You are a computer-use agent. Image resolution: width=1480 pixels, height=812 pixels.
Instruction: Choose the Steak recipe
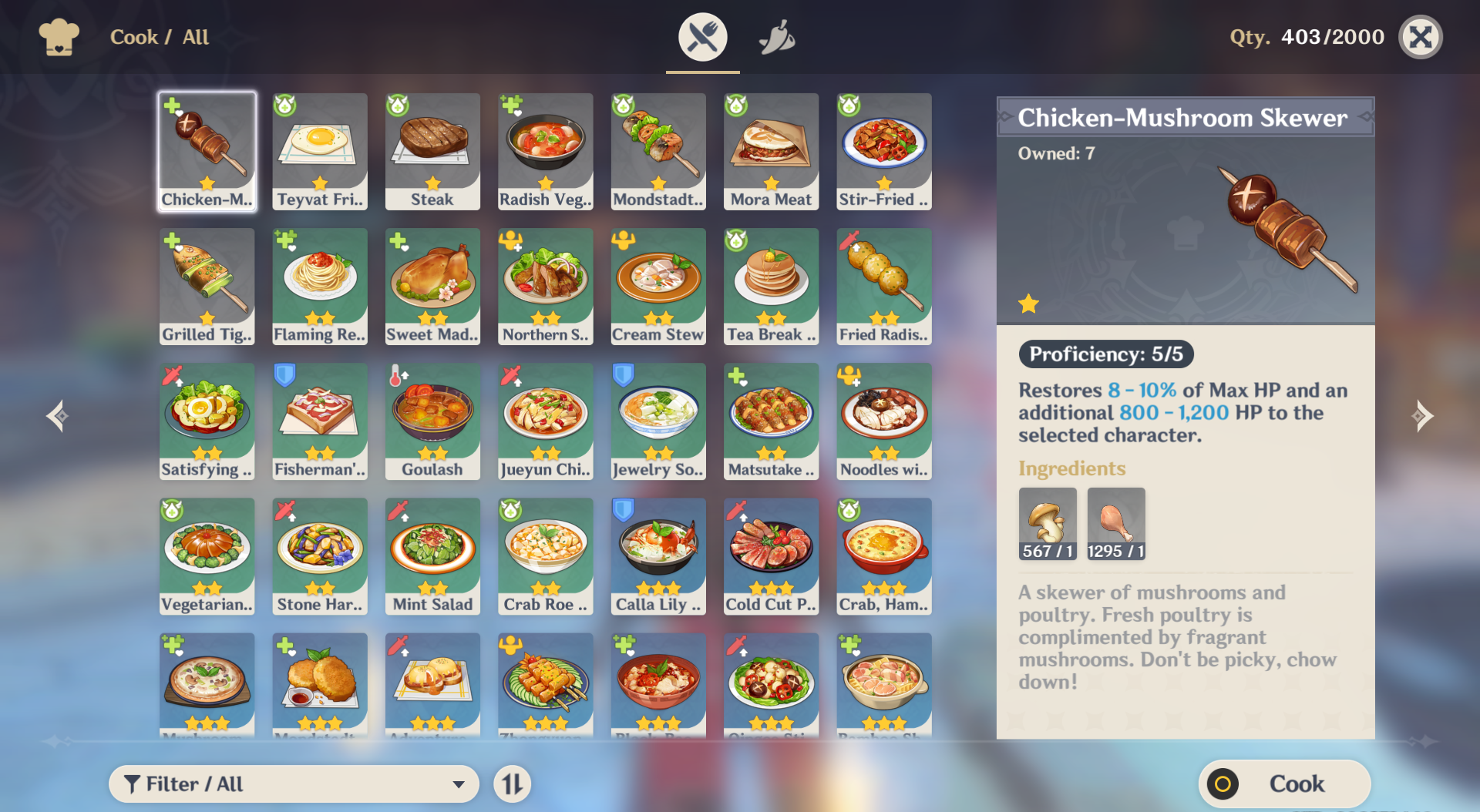pos(432,151)
